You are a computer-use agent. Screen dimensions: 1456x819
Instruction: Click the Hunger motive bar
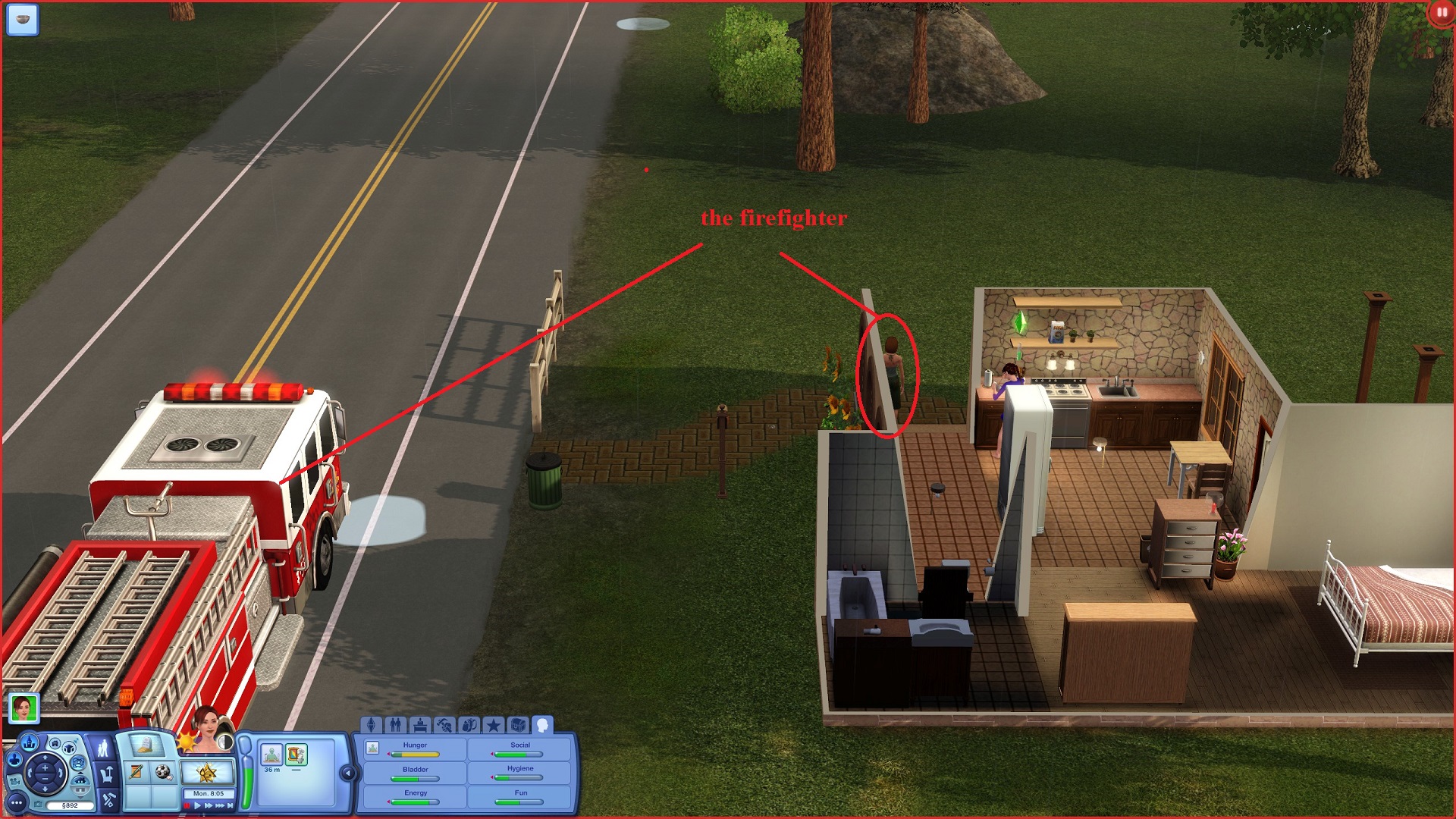(x=415, y=755)
